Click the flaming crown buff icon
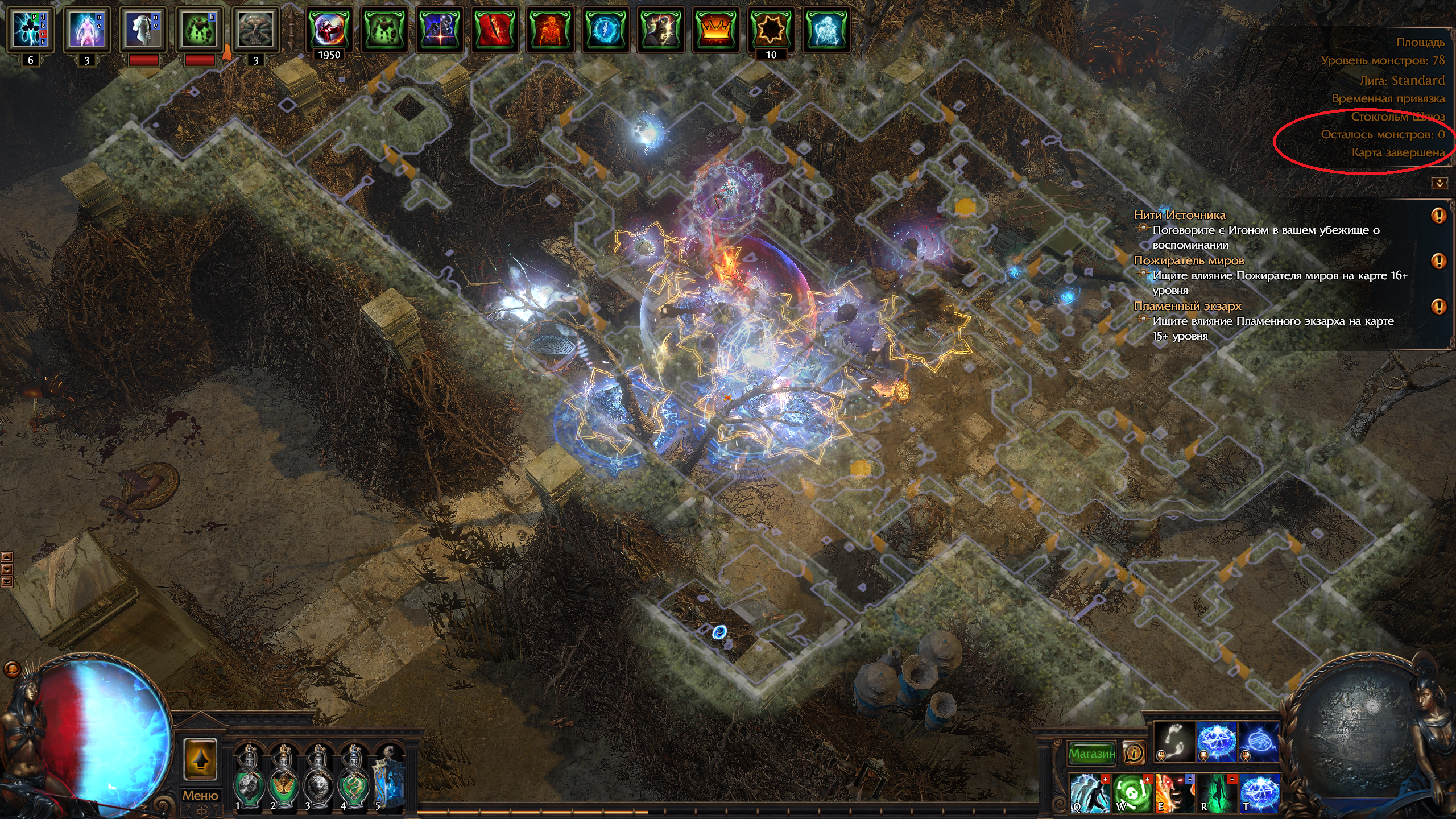Viewport: 1456px width, 819px height. (x=715, y=29)
